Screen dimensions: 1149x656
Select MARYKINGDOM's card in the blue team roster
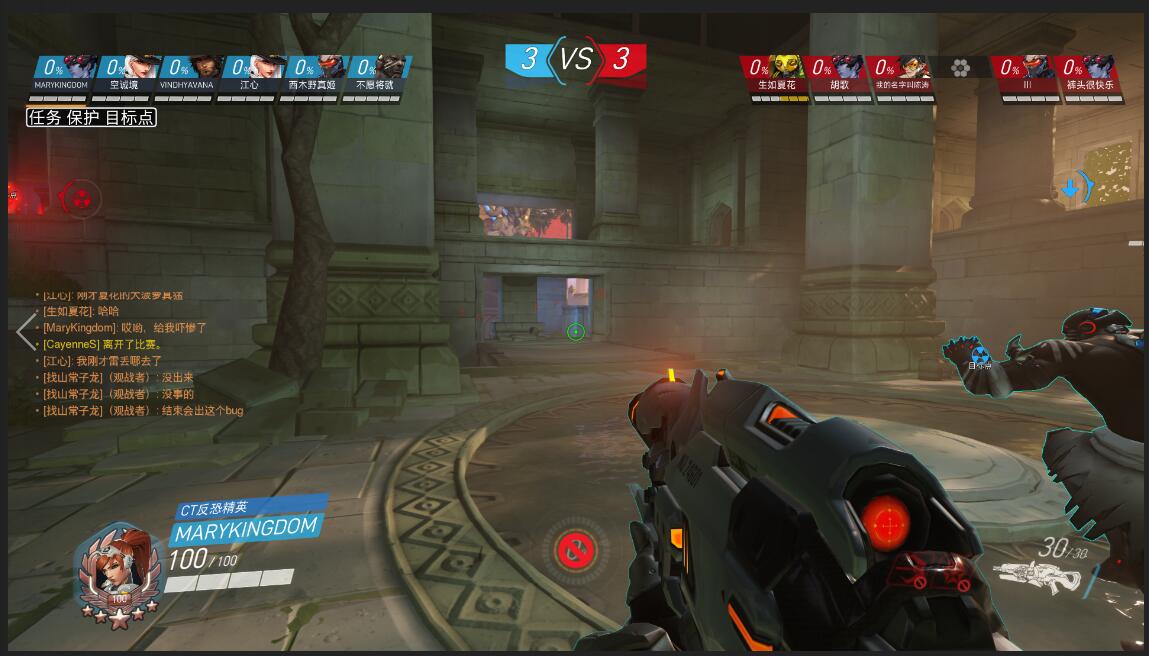(x=63, y=74)
